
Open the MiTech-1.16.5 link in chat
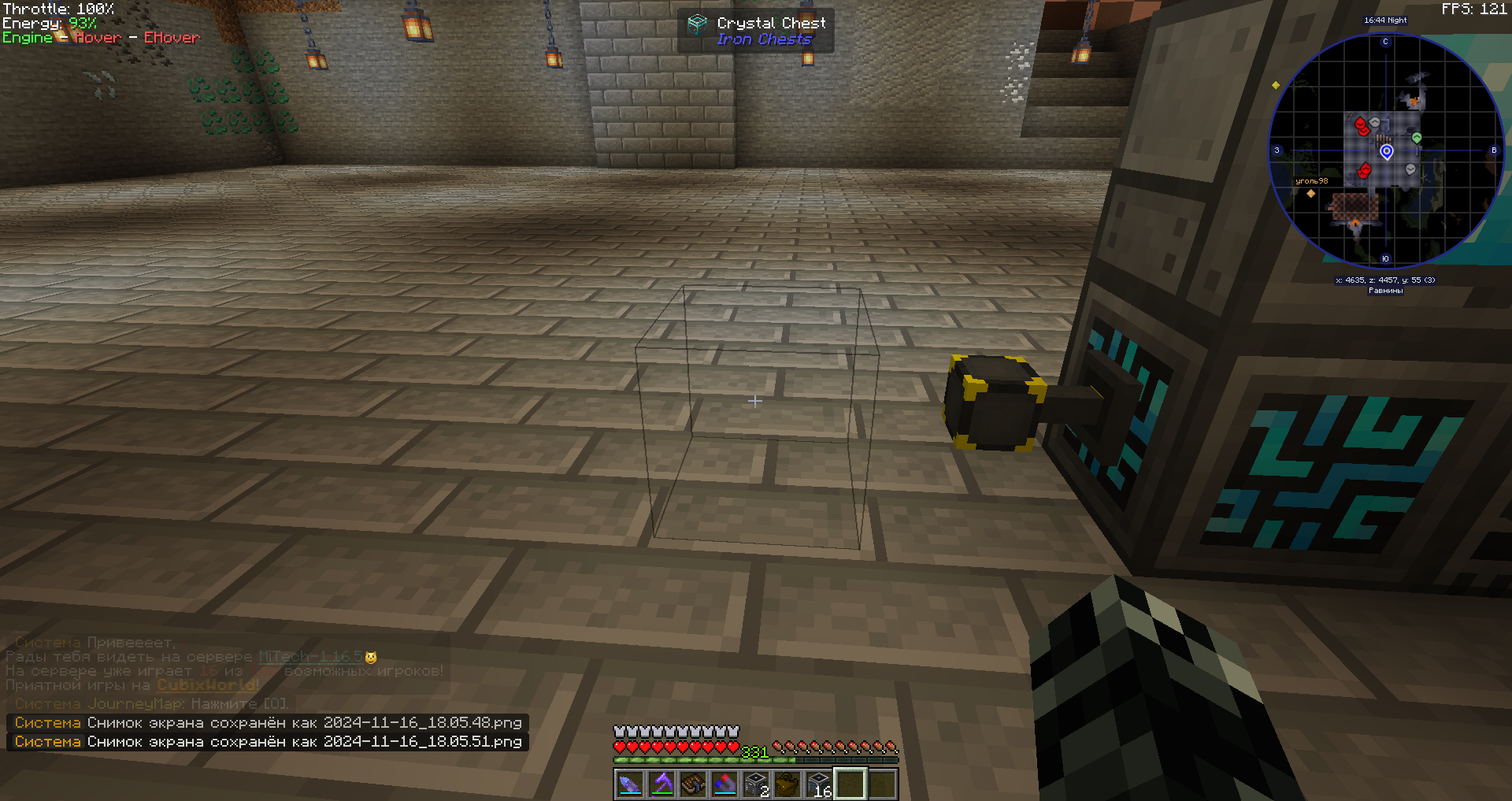click(310, 657)
